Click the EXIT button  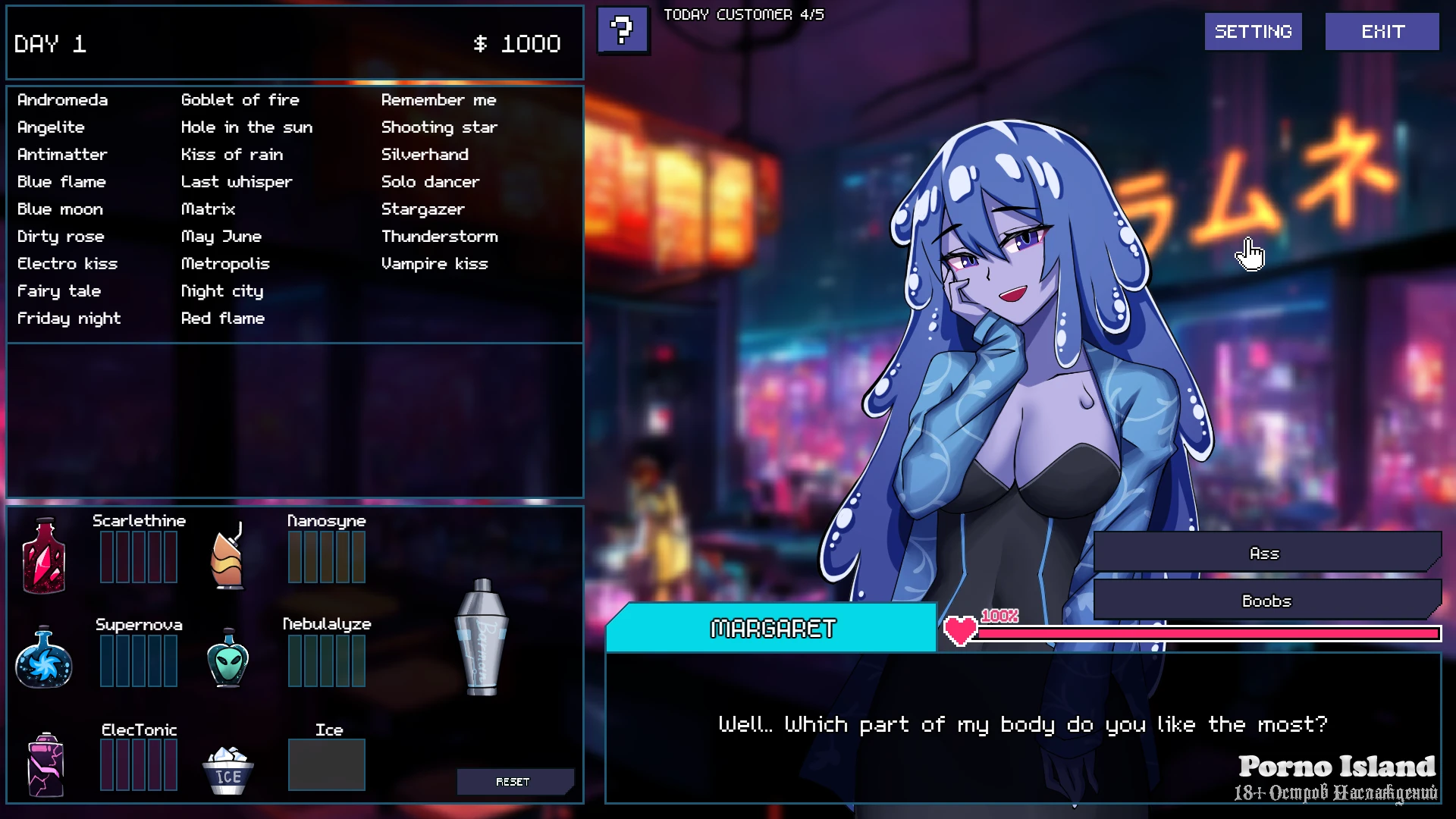pyautogui.click(x=1382, y=32)
